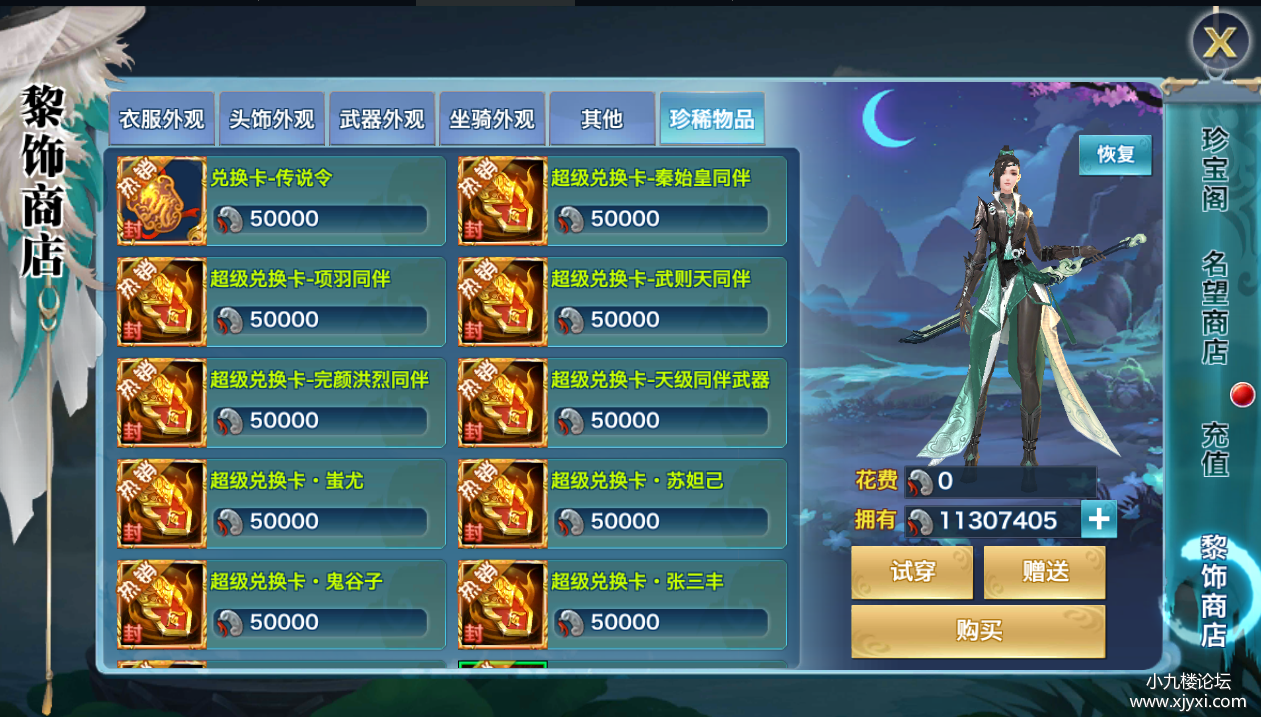Choose 超级兑换卡-武则天同伴 item
This screenshot has height=717, width=1261.
point(622,301)
